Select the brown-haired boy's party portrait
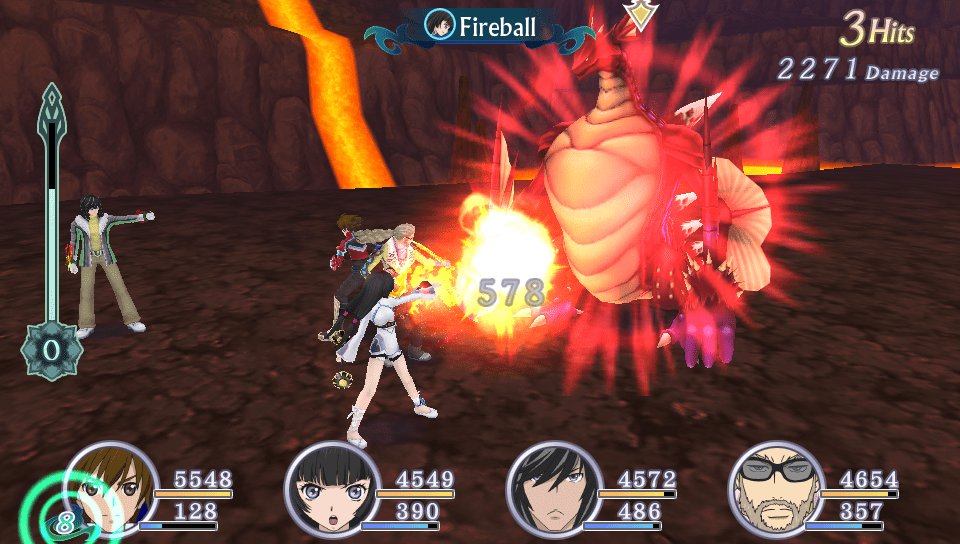Image resolution: width=960 pixels, height=544 pixels. 111,488
